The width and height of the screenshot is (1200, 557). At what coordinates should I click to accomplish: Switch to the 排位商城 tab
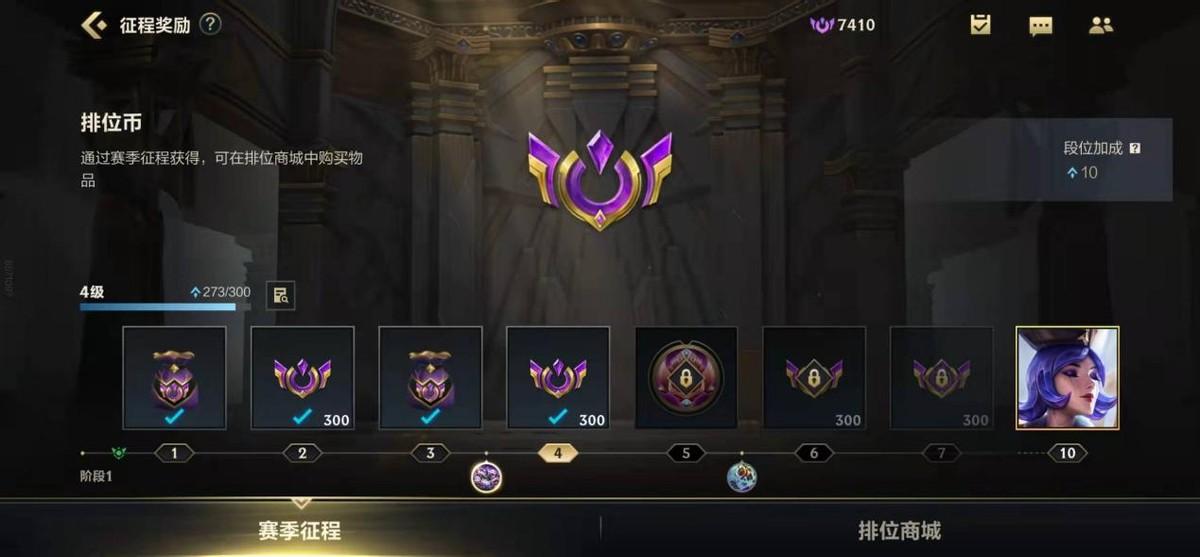[899, 530]
